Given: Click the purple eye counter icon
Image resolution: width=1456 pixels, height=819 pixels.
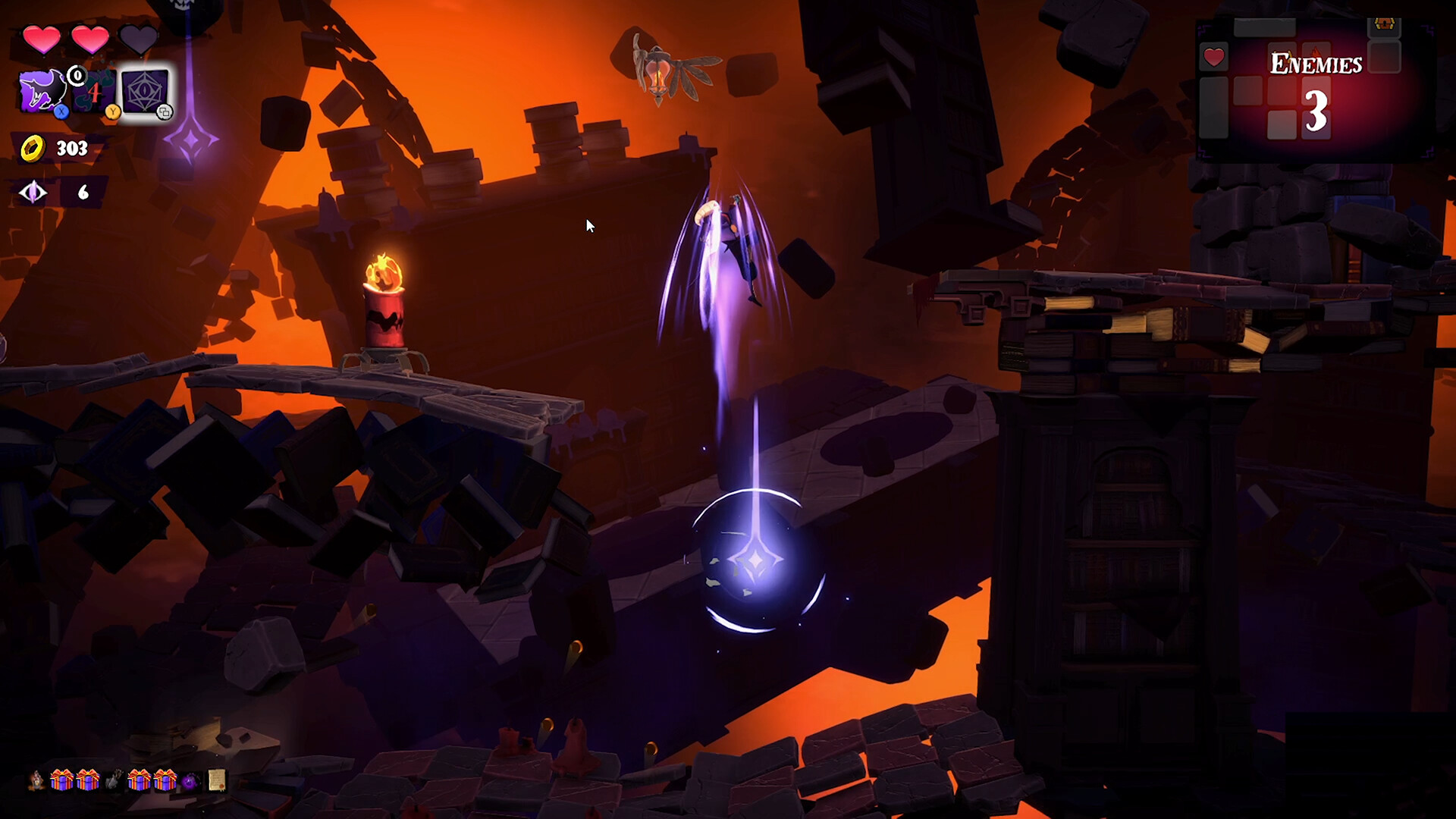Looking at the screenshot, I should [x=33, y=192].
